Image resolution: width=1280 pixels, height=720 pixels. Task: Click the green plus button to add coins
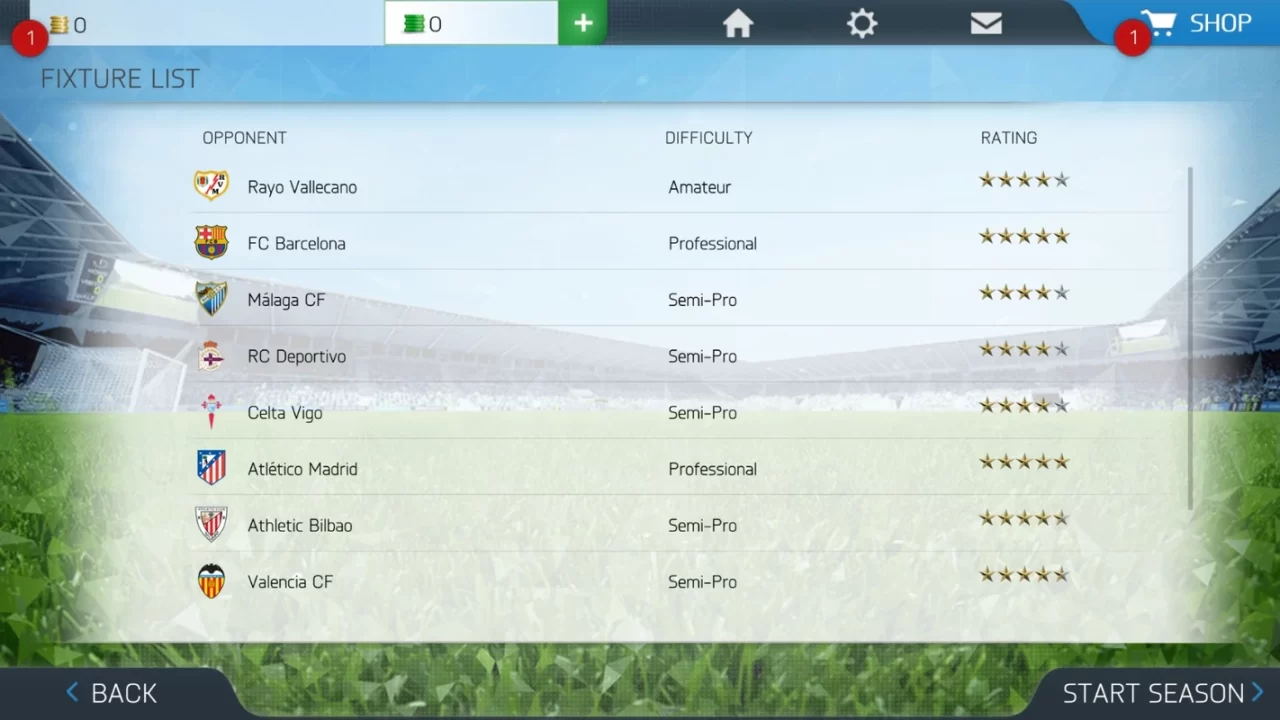point(582,21)
